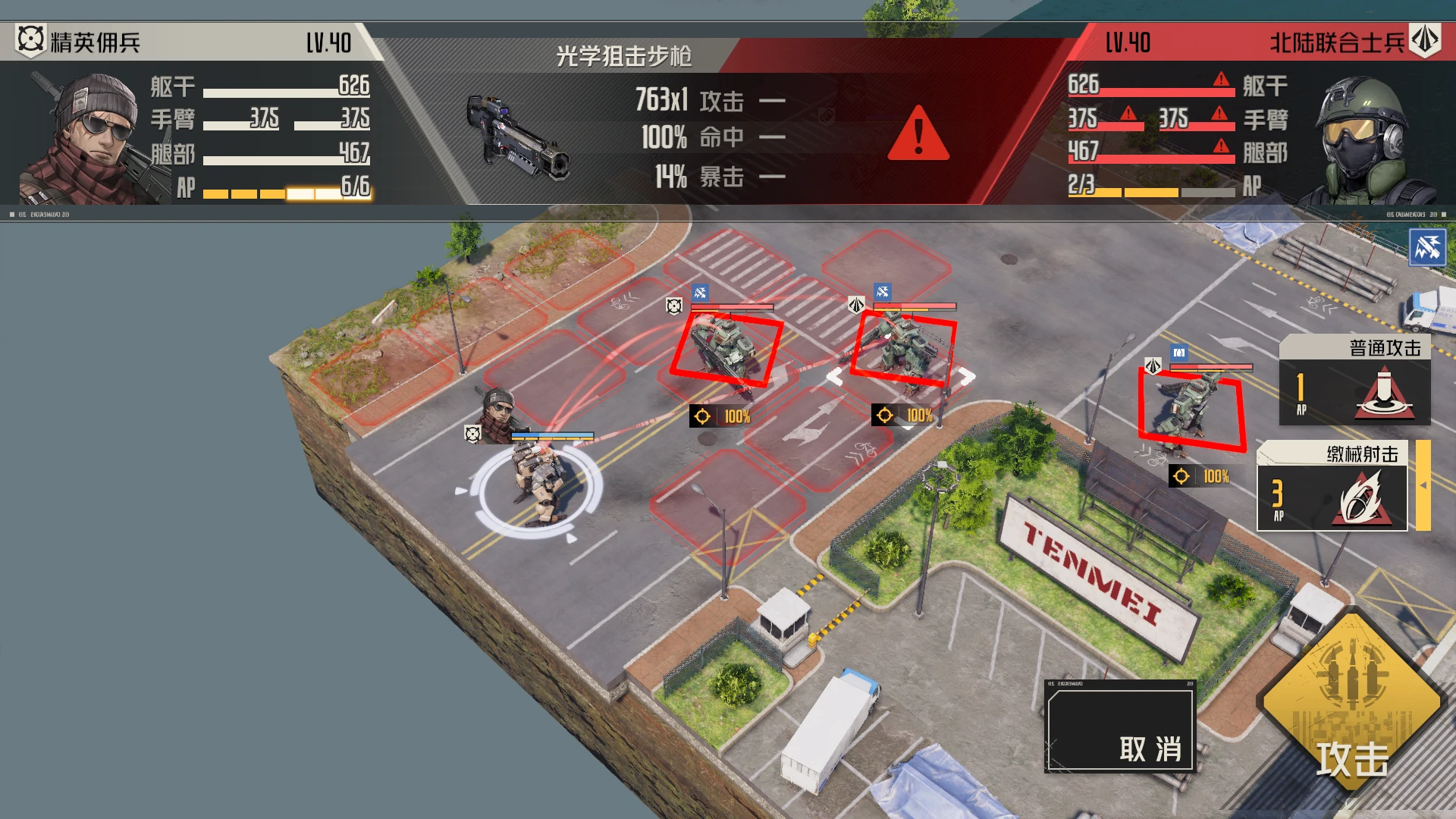
Task: Toggle the blue icon button below enemy name
Action: (x=1426, y=247)
